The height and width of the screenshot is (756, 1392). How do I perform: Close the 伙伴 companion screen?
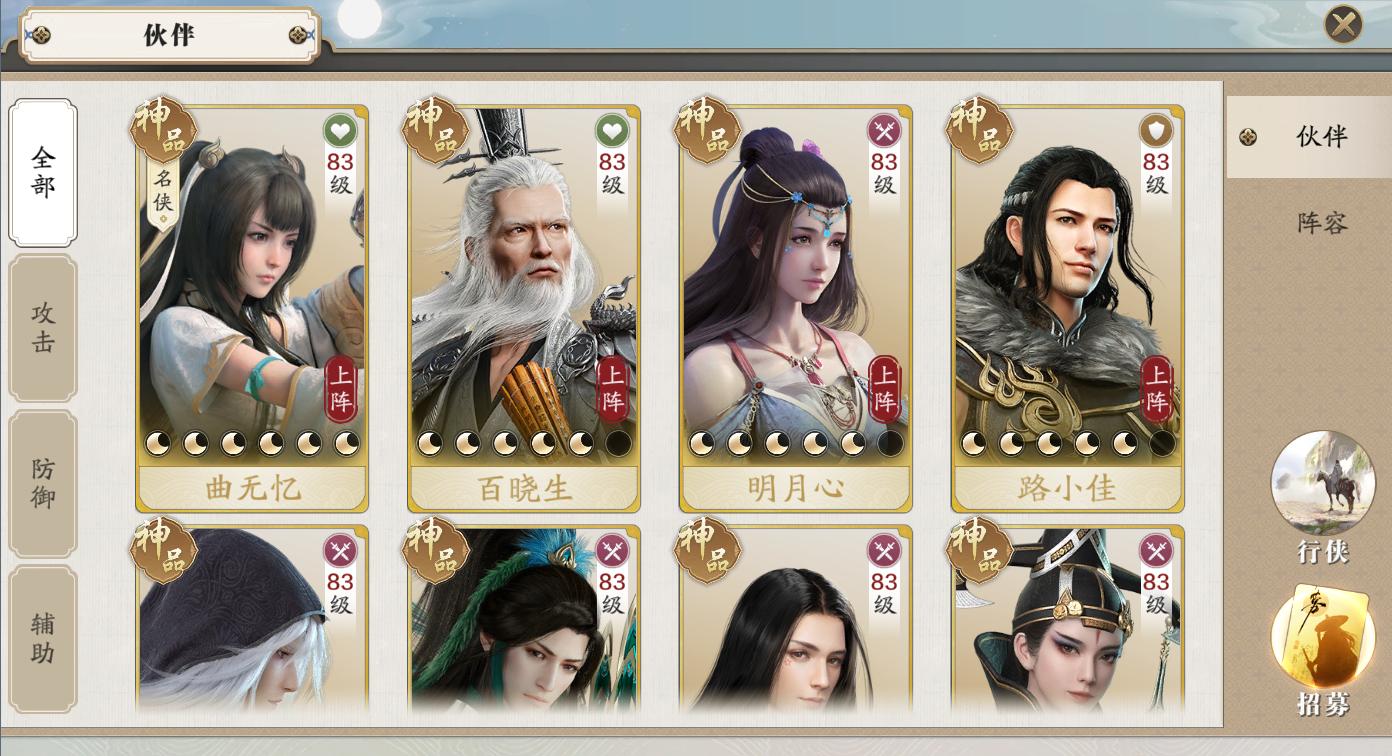tap(1343, 24)
